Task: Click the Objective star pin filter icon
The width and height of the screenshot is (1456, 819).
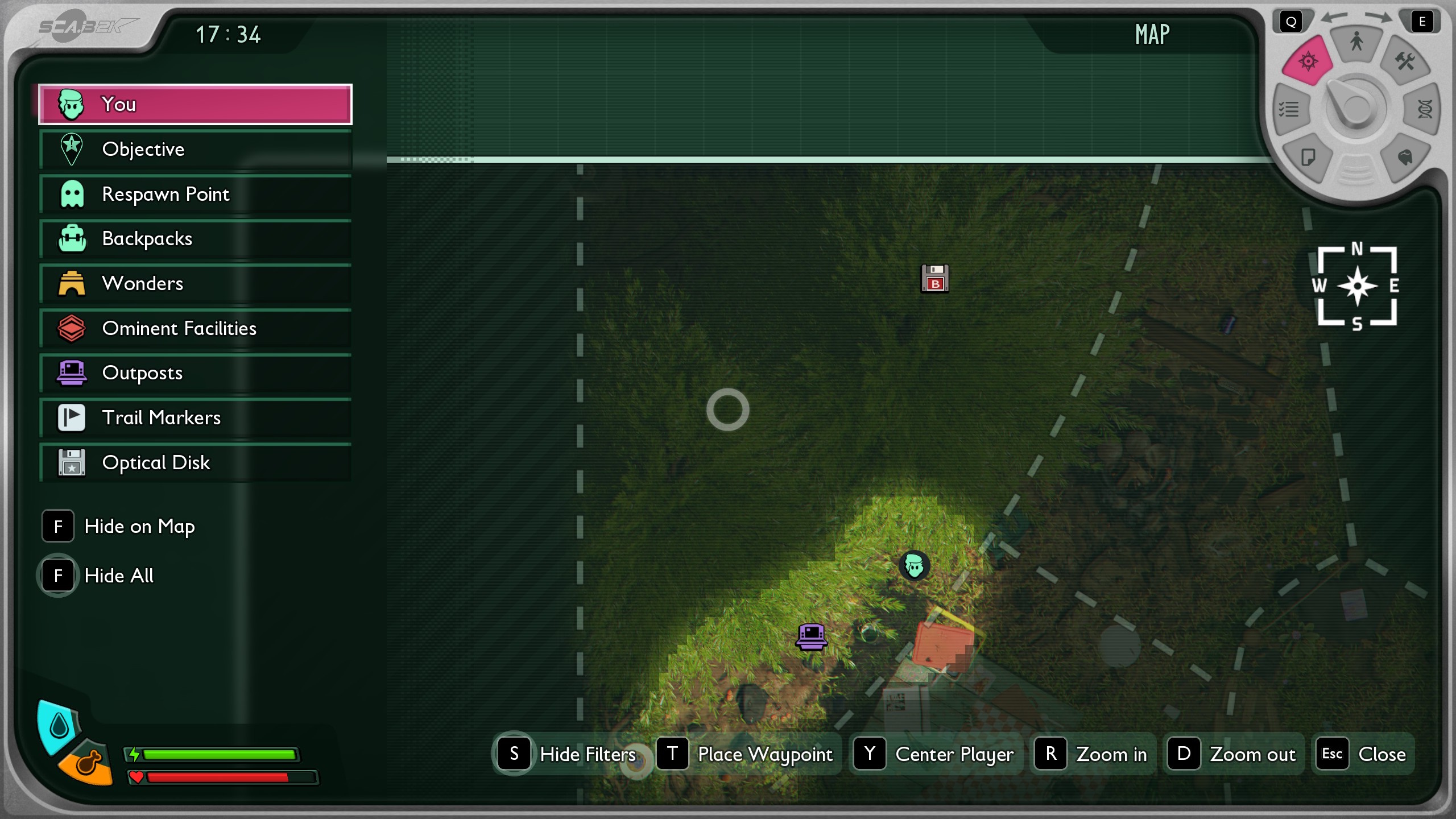Action: click(x=72, y=149)
